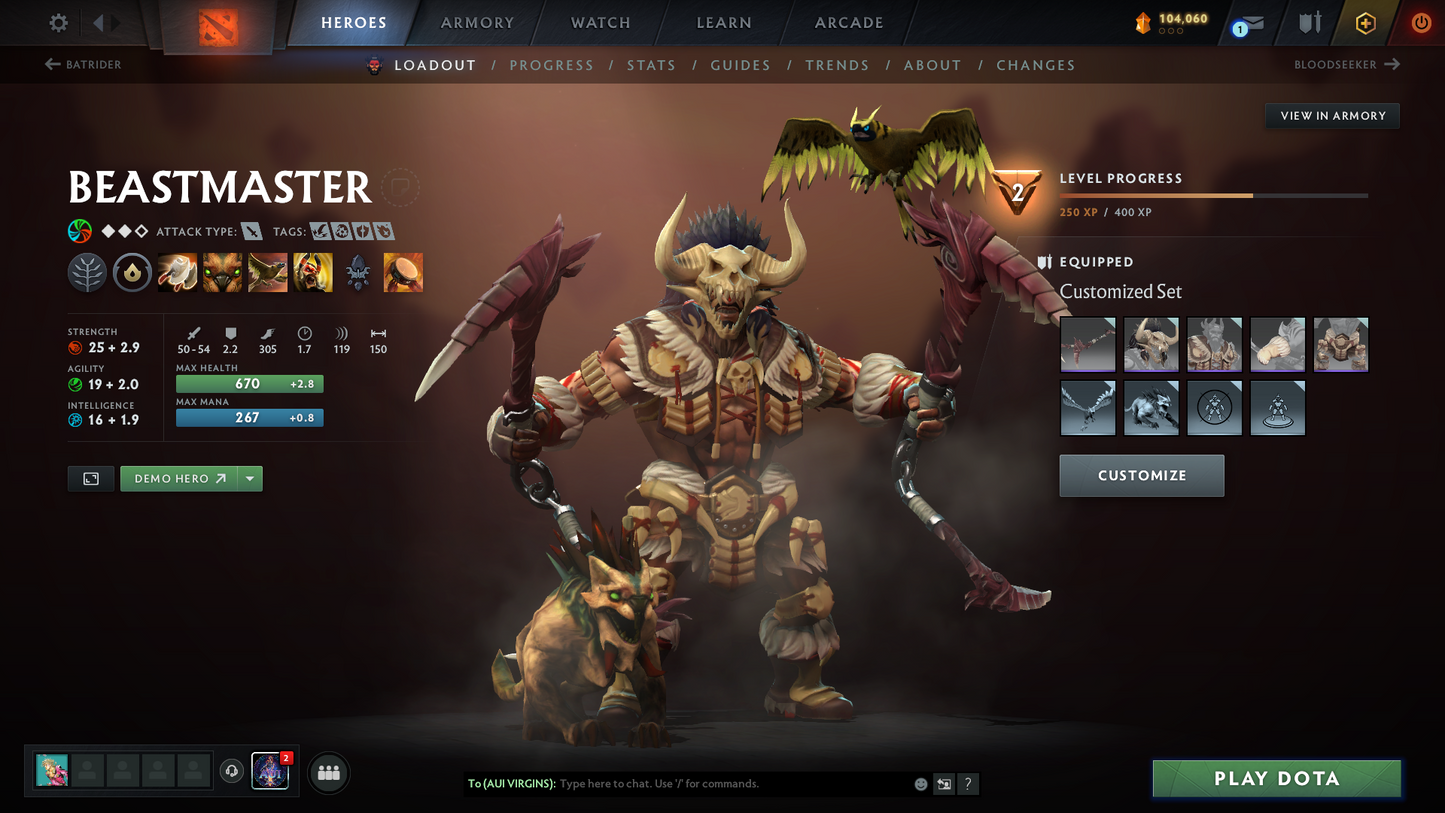Open the settings gear icon
This screenshot has height=813, width=1445.
click(57, 22)
